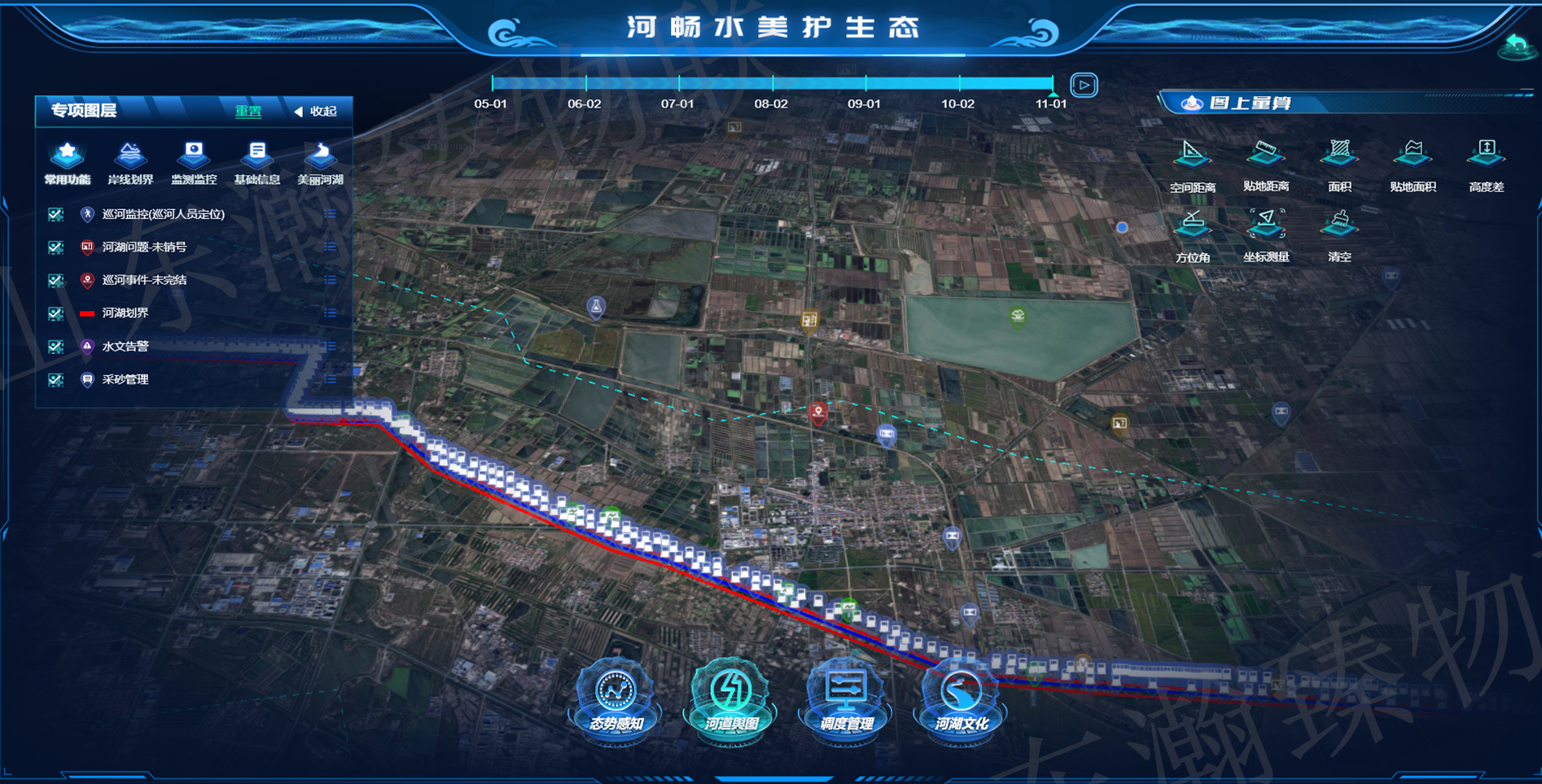Toggle the 采砂管理 layer checkbox
This screenshot has height=784, width=1542.
pos(55,380)
